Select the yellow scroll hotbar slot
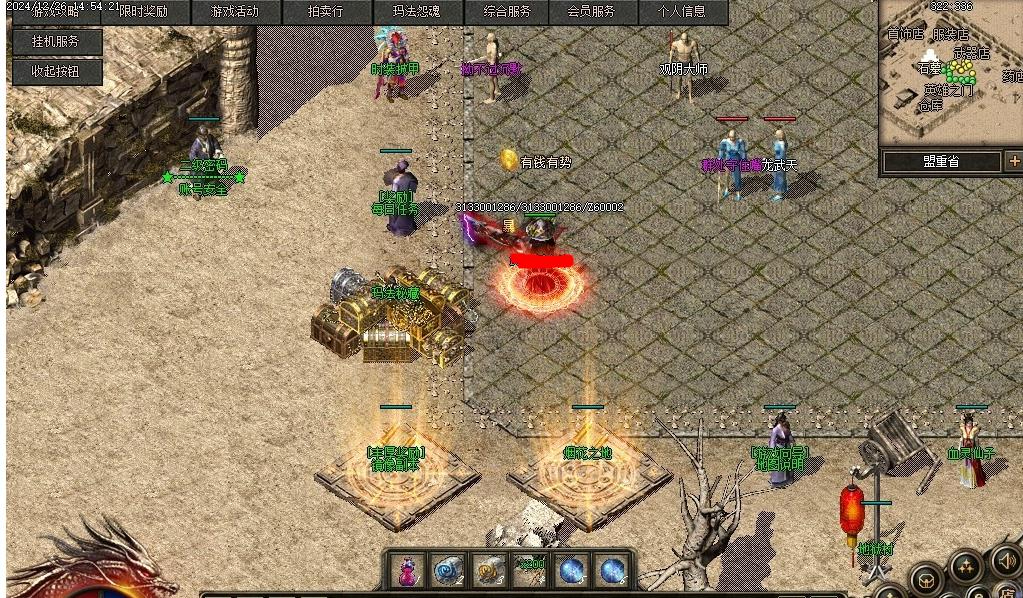 click(x=488, y=571)
